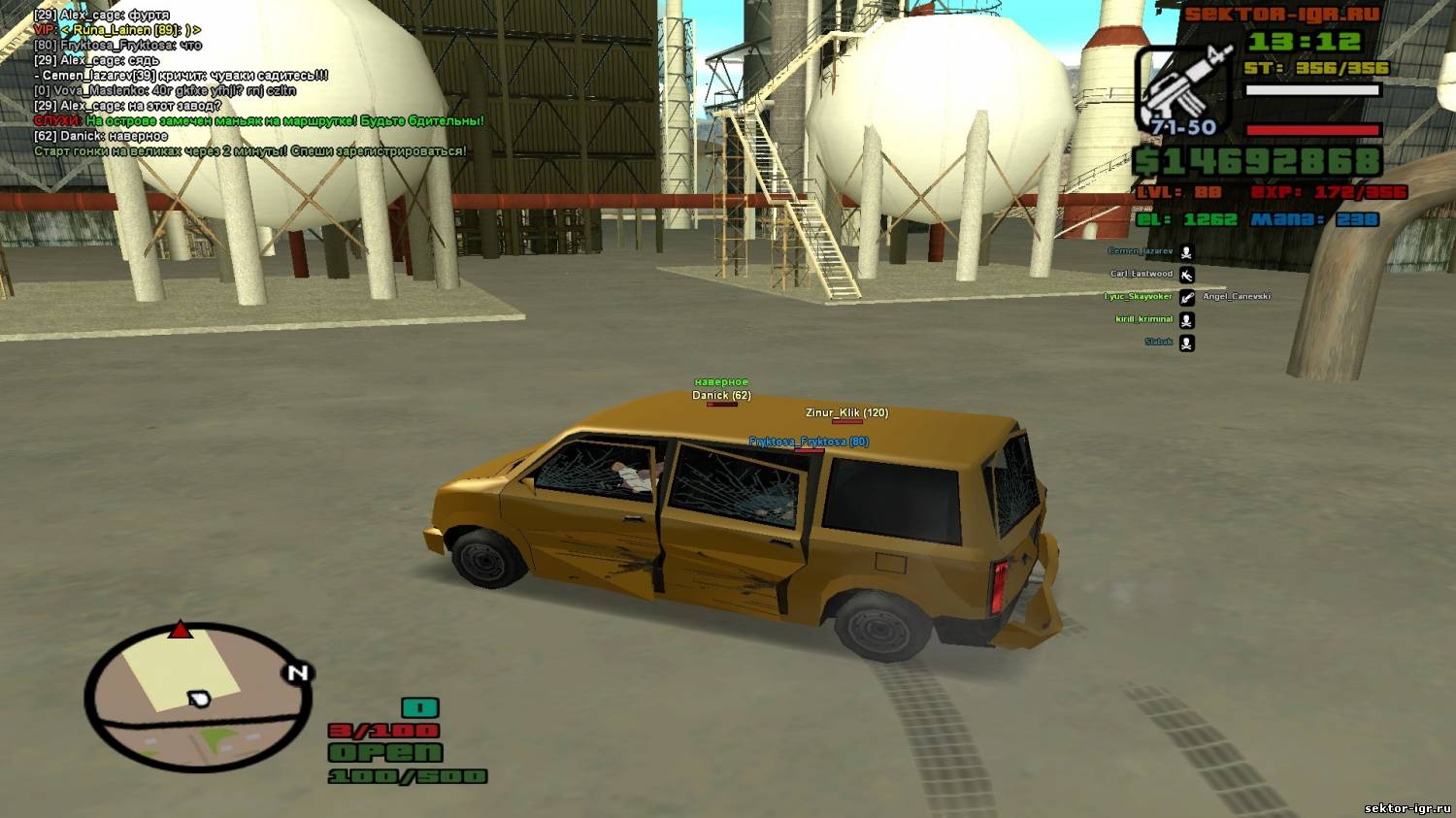Click the white player marker on the minimap

click(x=199, y=699)
